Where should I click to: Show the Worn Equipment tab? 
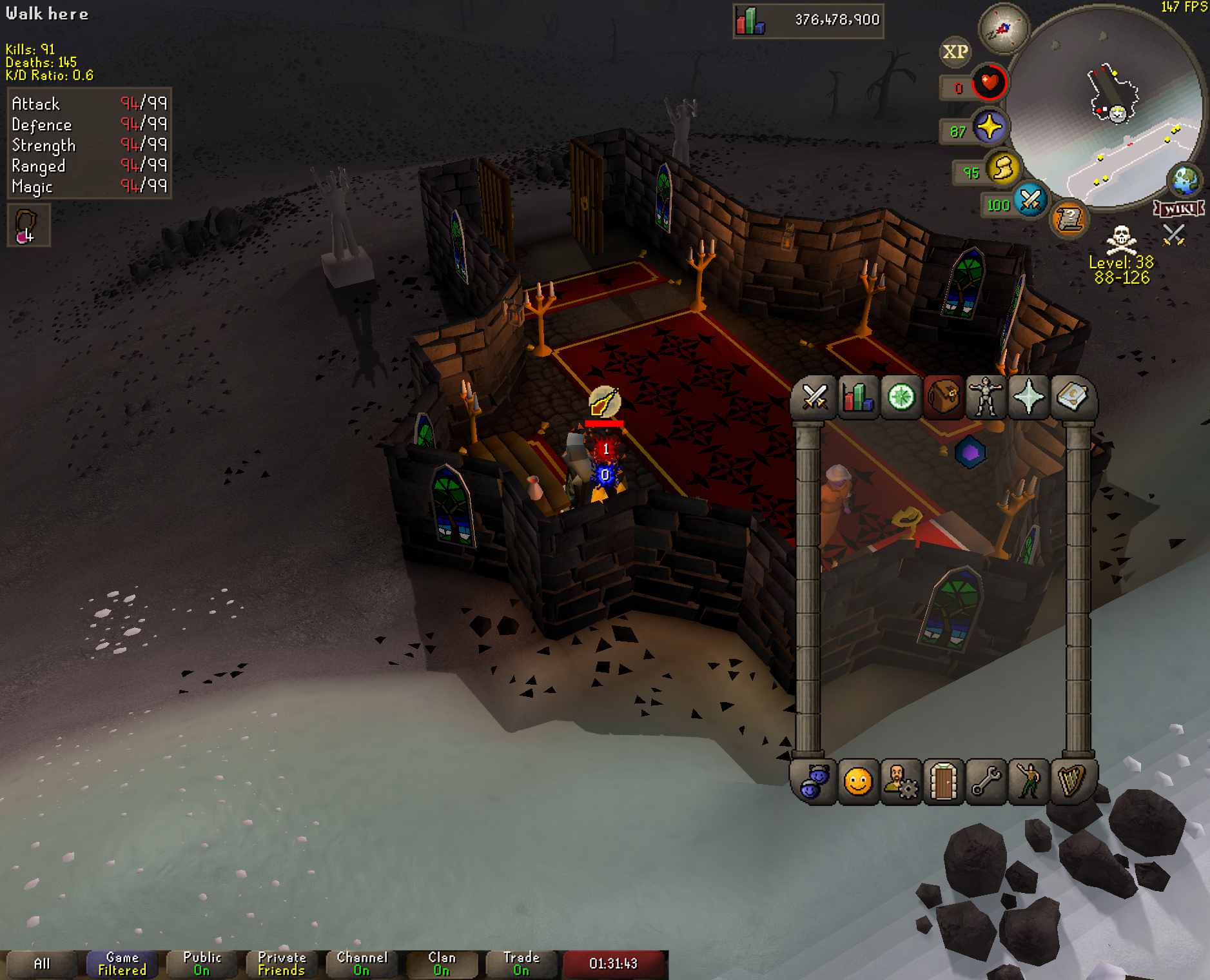coord(986,397)
